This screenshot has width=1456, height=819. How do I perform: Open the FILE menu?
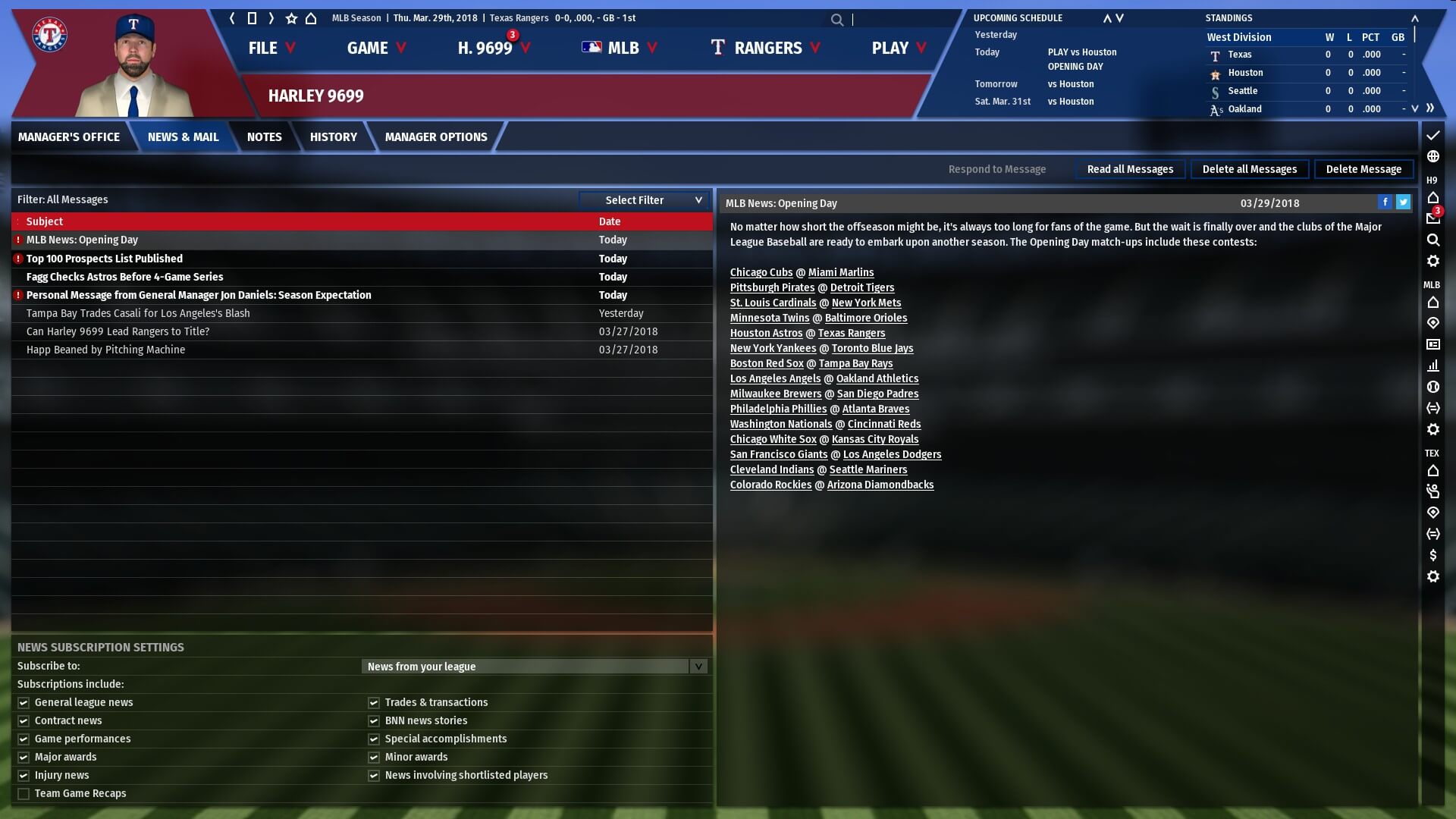click(271, 48)
